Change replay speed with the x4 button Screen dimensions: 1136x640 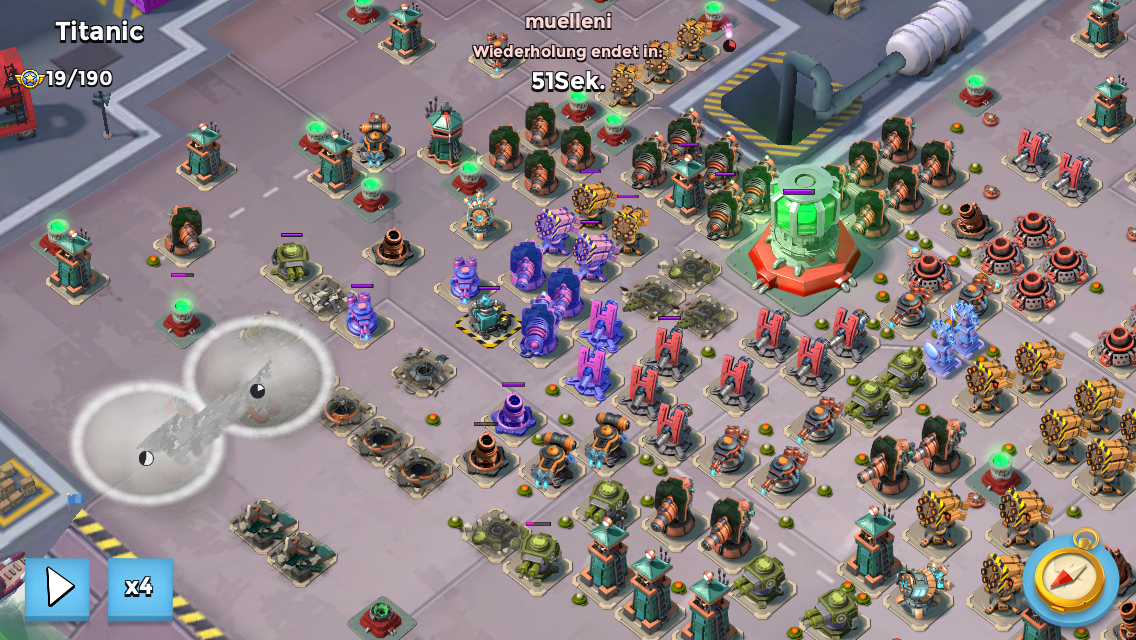click(140, 587)
